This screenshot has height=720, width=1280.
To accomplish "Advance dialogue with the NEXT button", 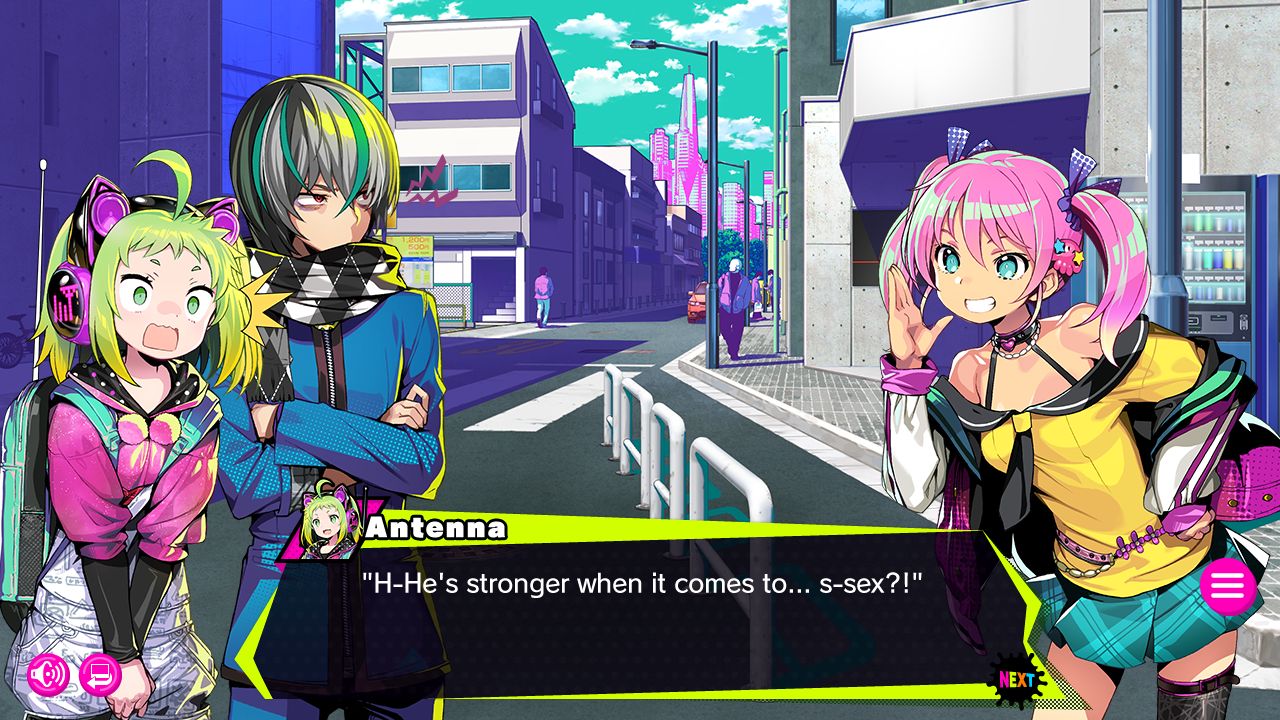I will click(x=1017, y=680).
